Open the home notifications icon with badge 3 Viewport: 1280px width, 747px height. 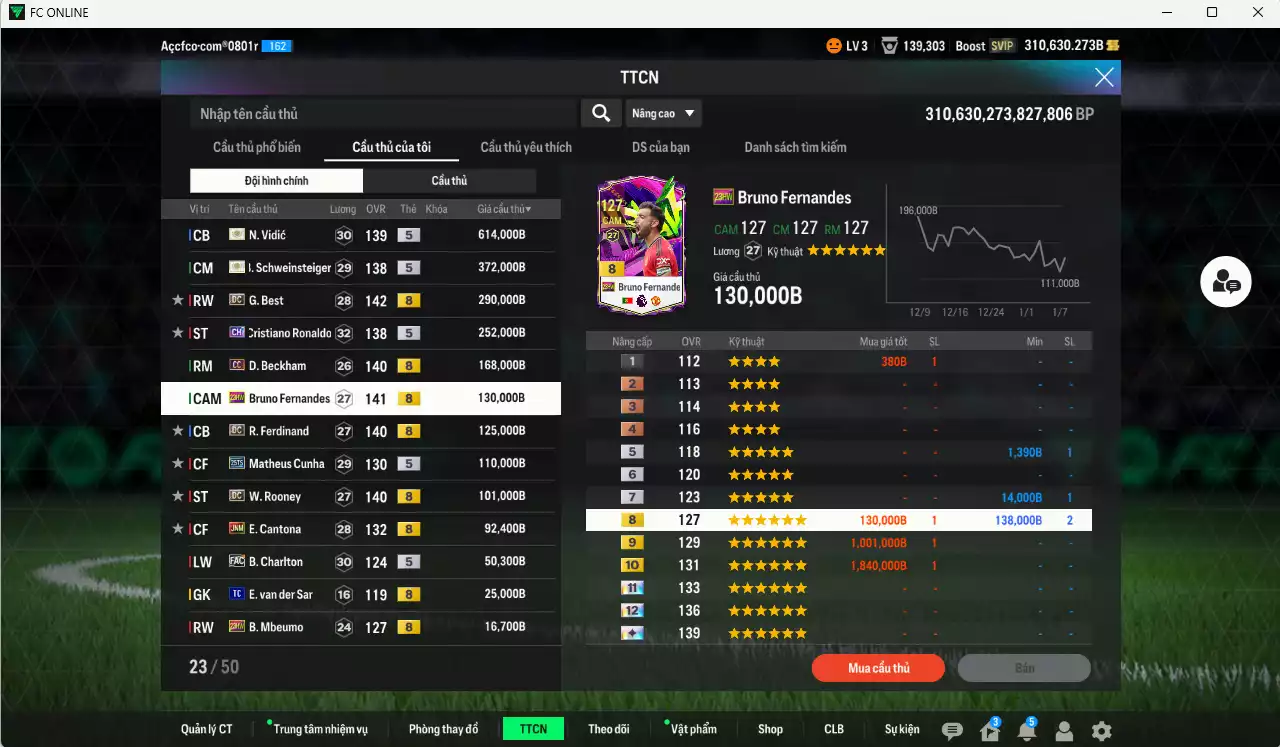(988, 730)
